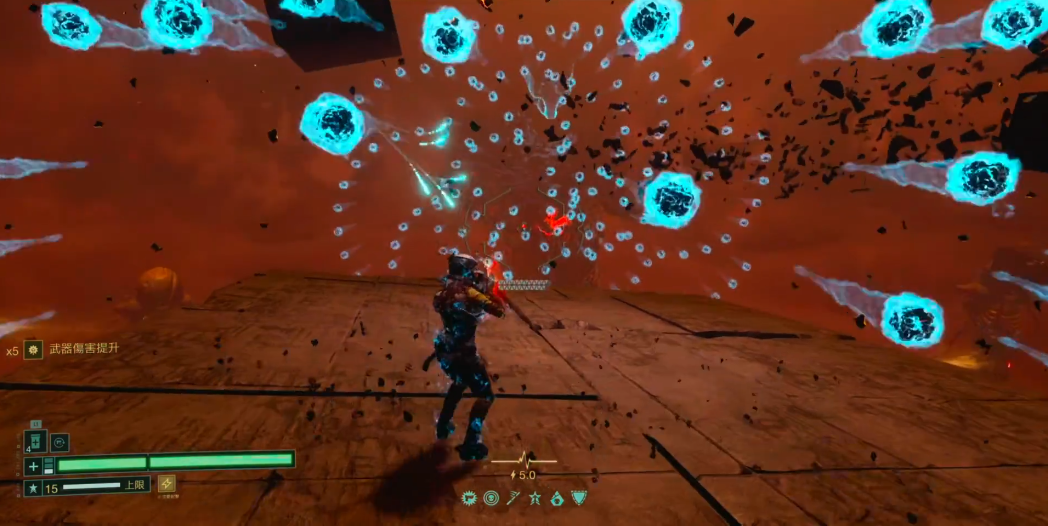Select the teal shield icon
The image size is (1048, 526).
click(x=578, y=498)
